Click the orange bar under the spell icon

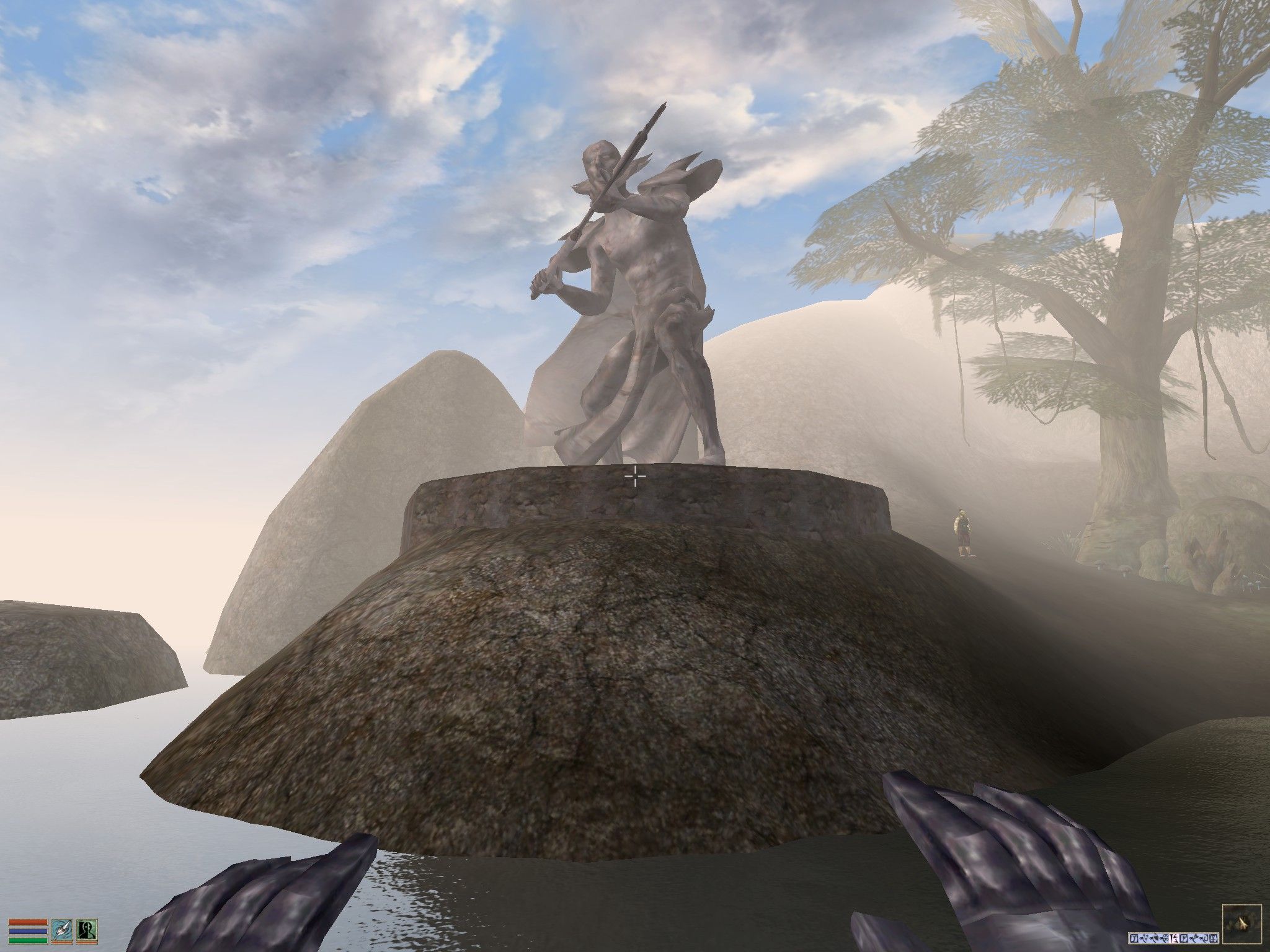coord(87,944)
